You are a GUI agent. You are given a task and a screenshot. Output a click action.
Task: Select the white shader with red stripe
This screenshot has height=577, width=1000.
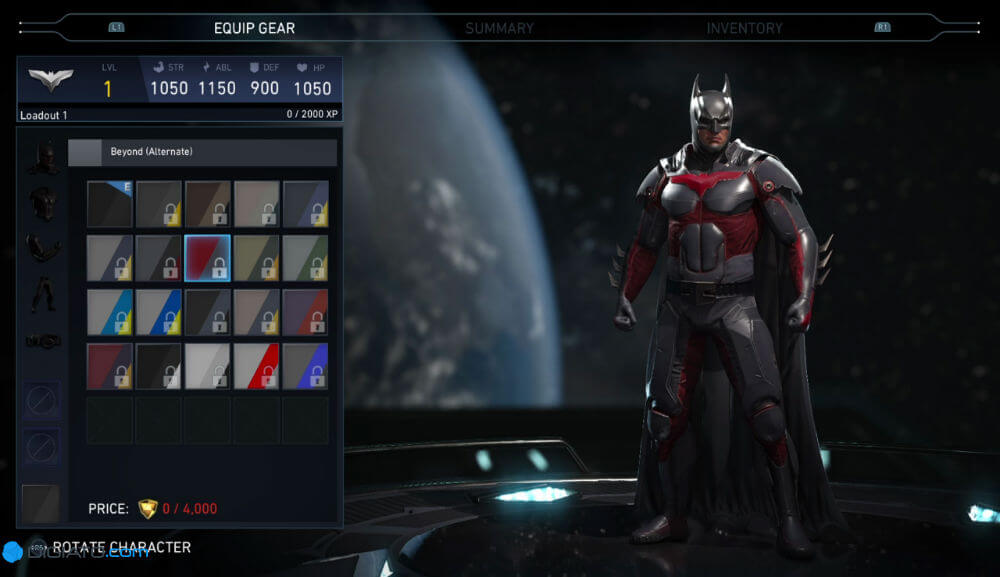tap(257, 366)
